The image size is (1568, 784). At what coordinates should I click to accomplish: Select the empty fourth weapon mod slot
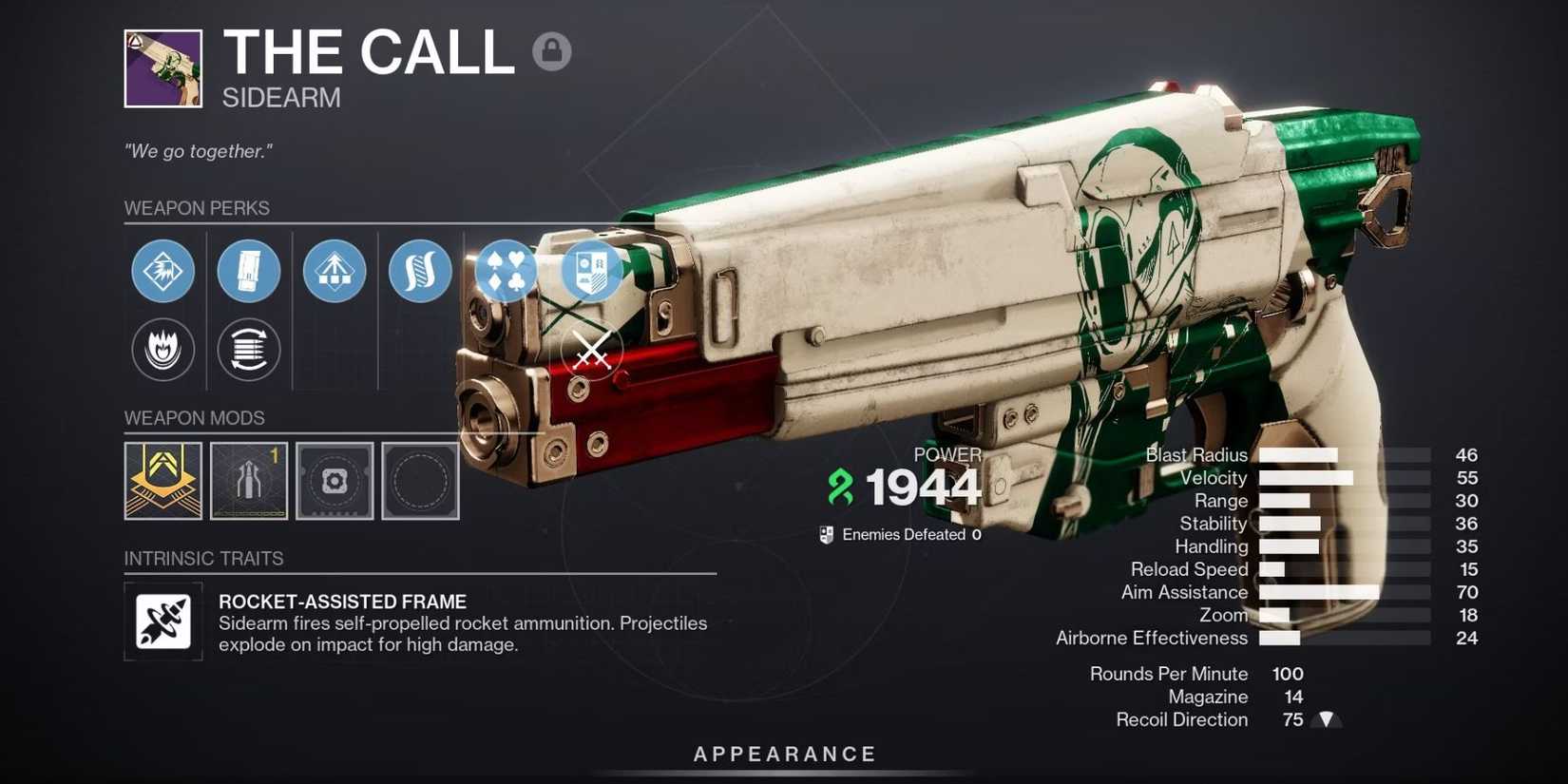pos(420,480)
